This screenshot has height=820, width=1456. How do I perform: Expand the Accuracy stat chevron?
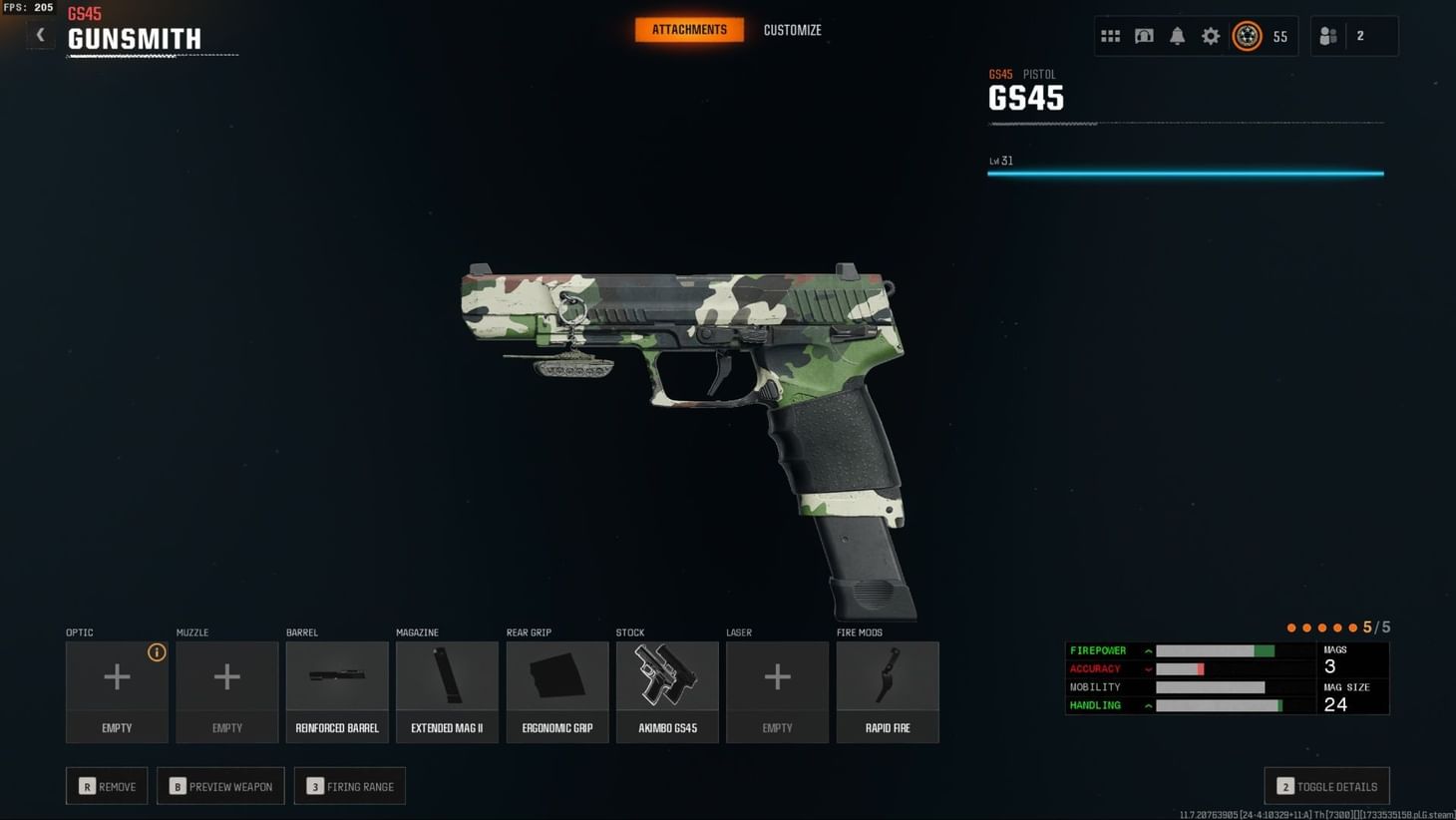click(1148, 668)
